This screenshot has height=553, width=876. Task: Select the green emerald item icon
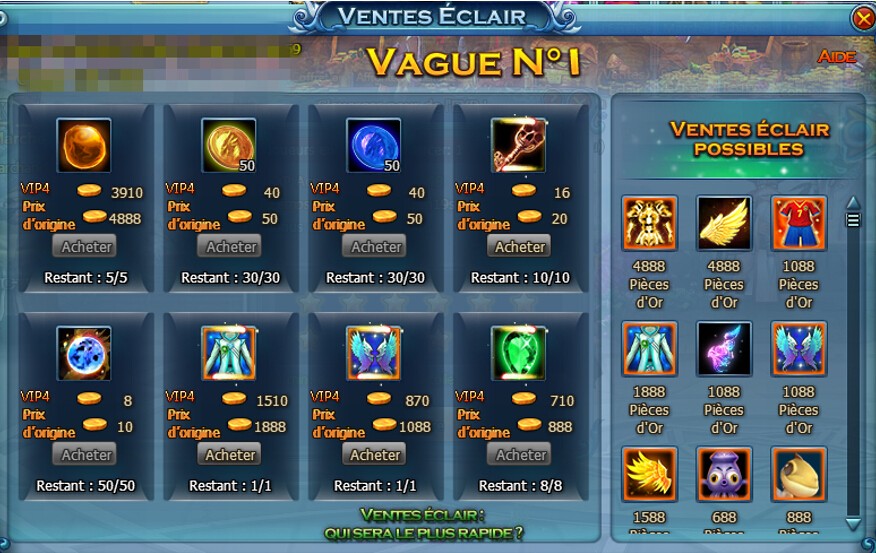click(x=519, y=353)
